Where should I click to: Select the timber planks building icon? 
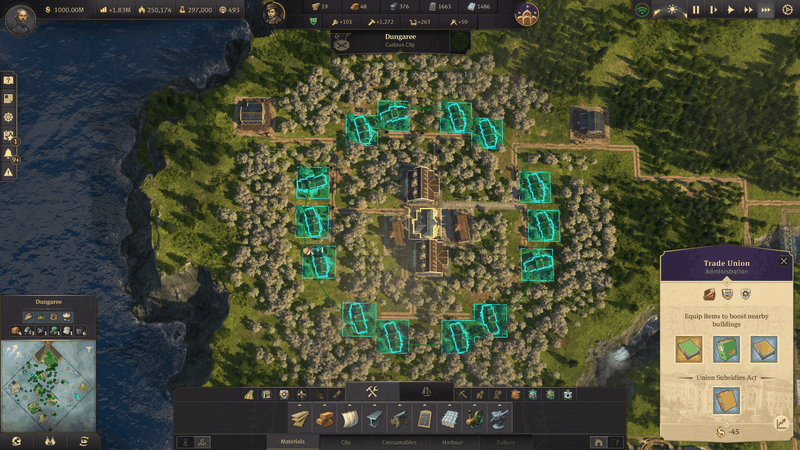coord(300,418)
